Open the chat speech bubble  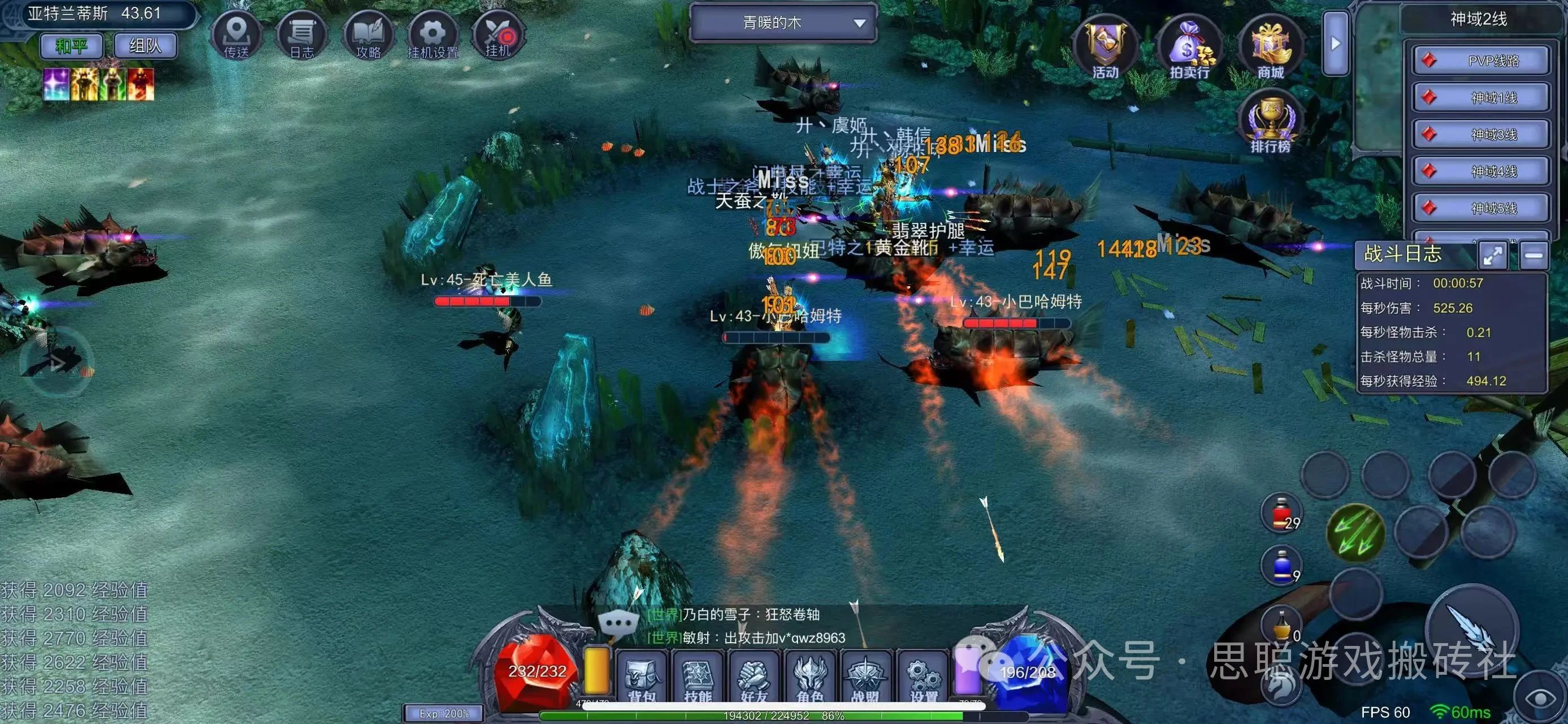618,624
